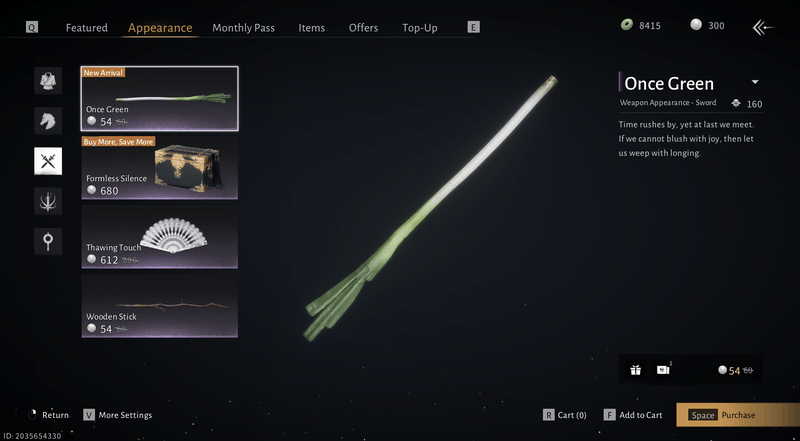Open the Monthly Pass tab

[243, 28]
